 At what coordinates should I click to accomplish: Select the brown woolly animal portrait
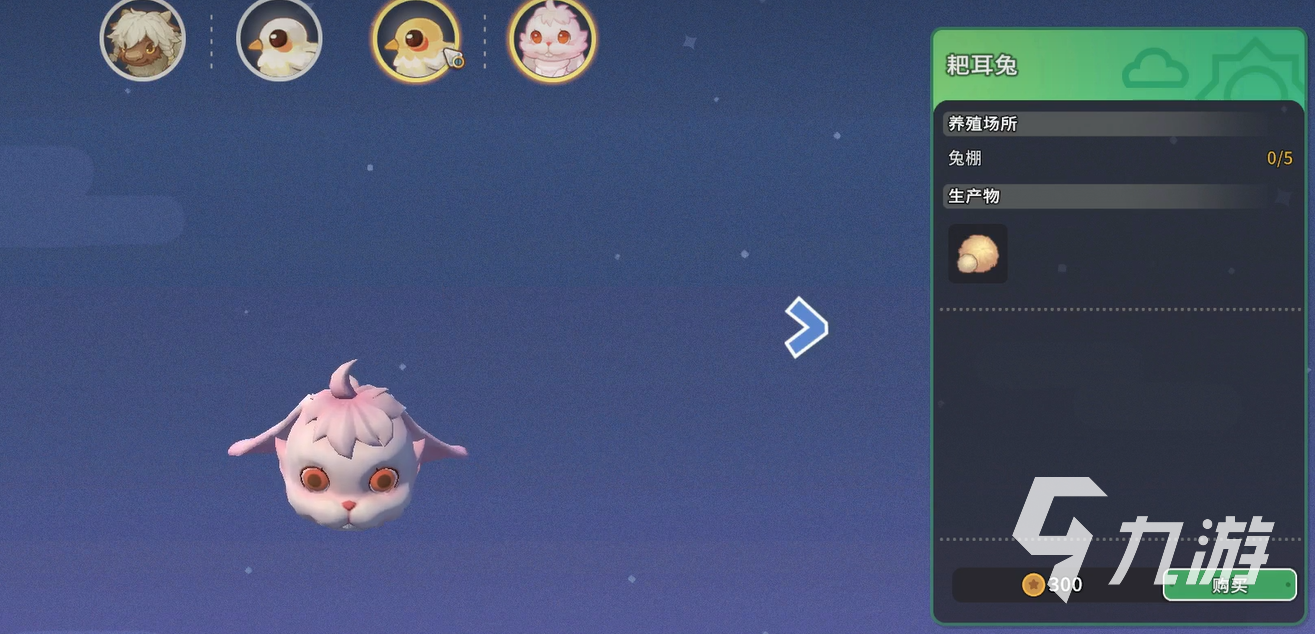143,40
